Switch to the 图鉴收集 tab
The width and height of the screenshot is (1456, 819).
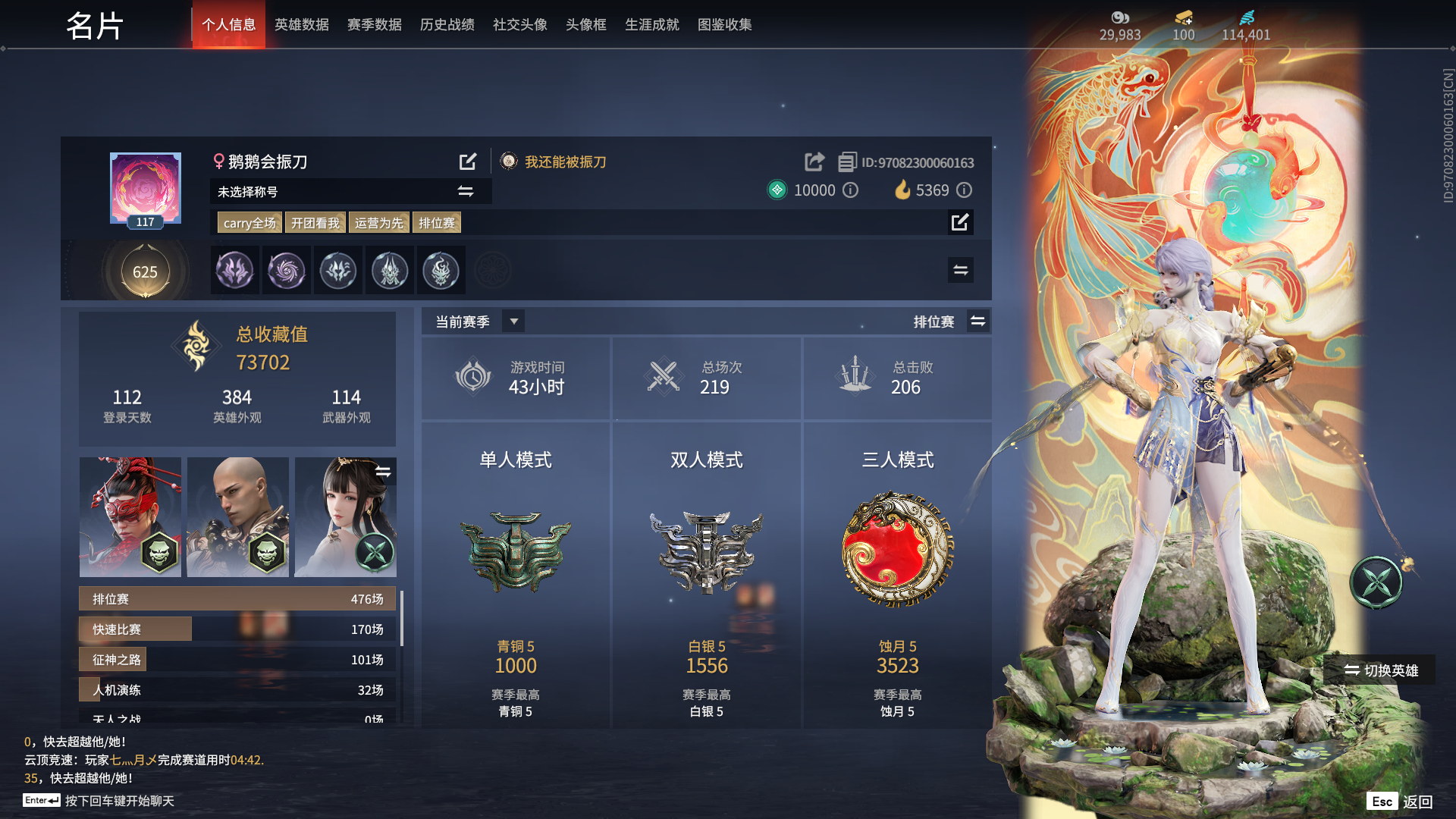pyautogui.click(x=724, y=24)
